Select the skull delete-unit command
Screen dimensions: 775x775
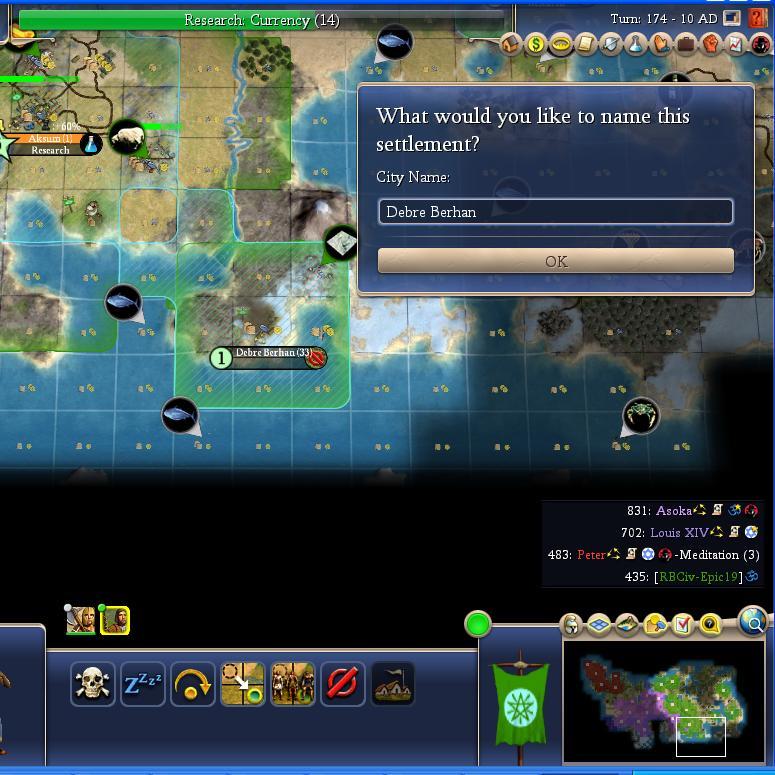(92, 684)
